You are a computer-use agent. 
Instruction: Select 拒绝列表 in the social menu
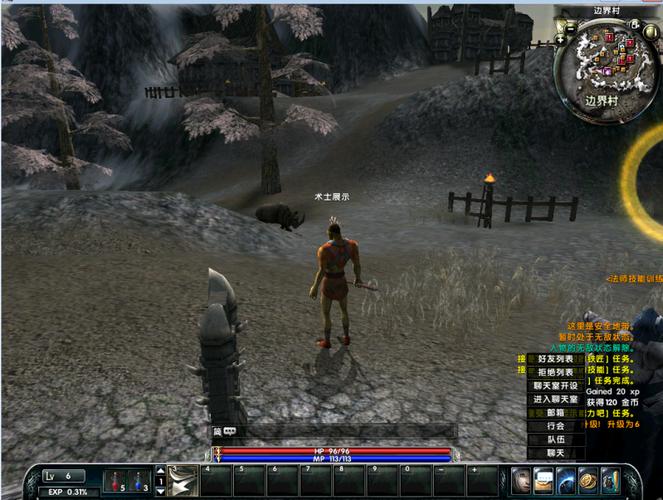(x=555, y=372)
